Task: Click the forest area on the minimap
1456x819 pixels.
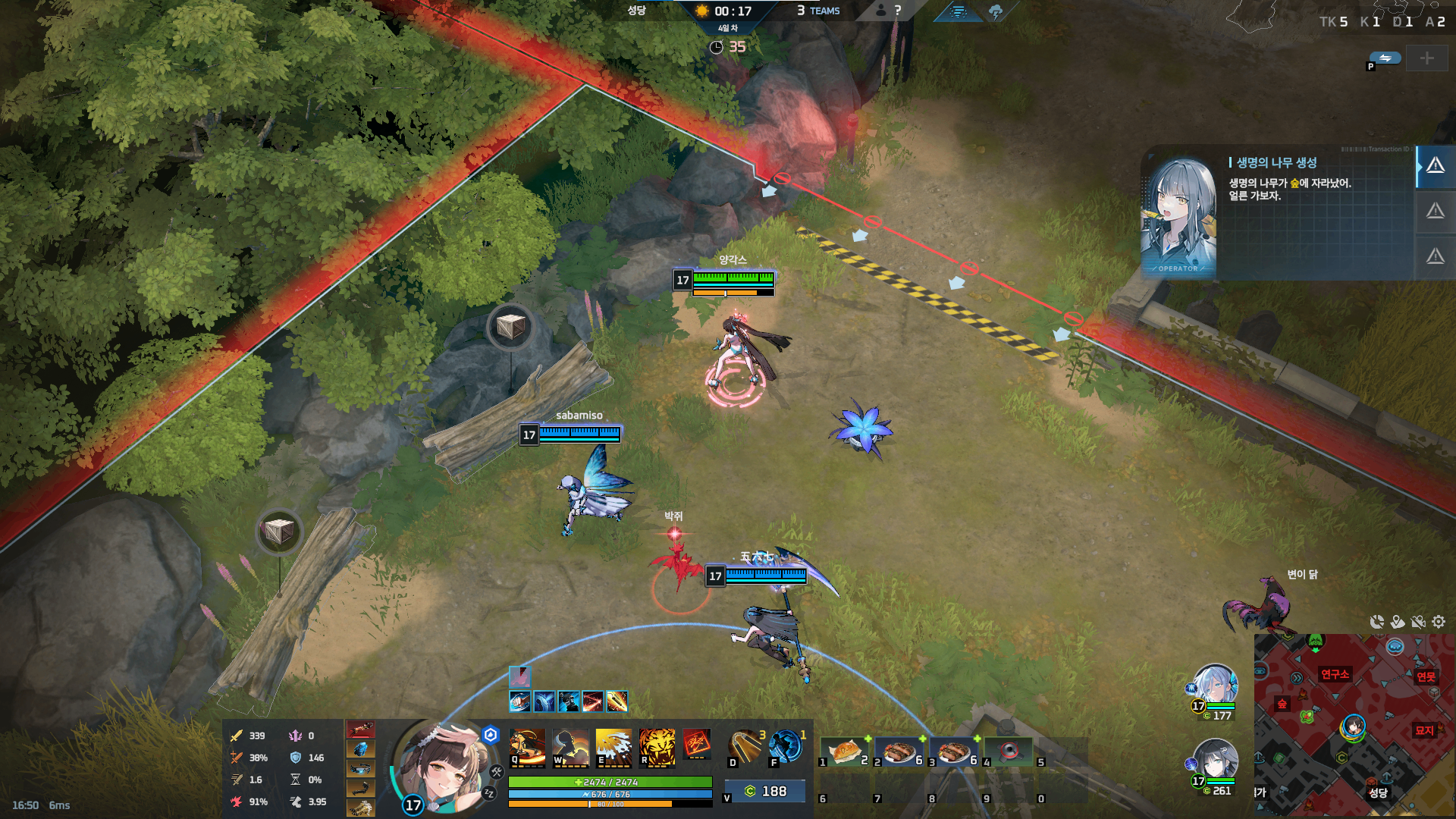Action: click(1282, 704)
